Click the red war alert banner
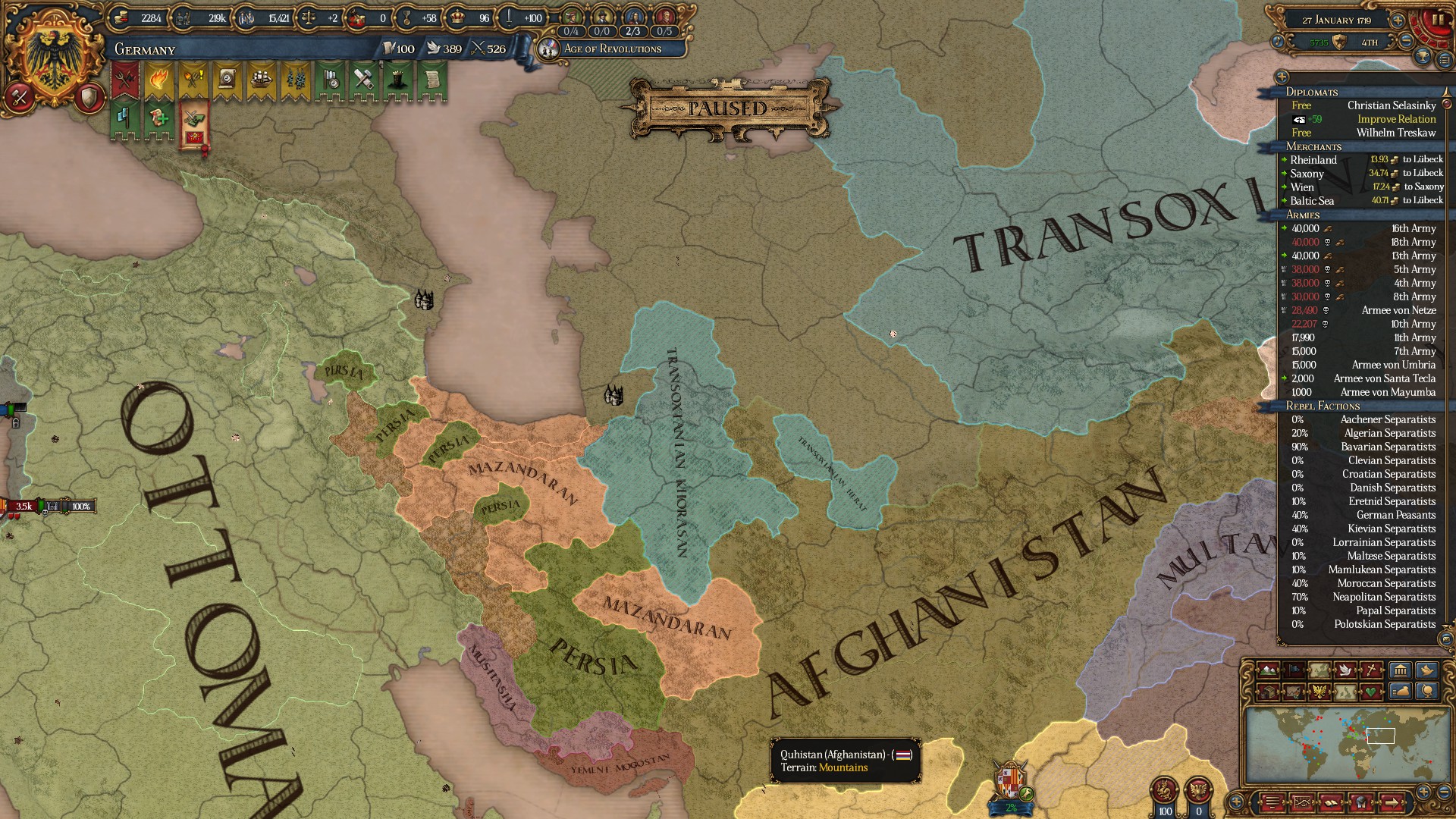 coord(124,77)
